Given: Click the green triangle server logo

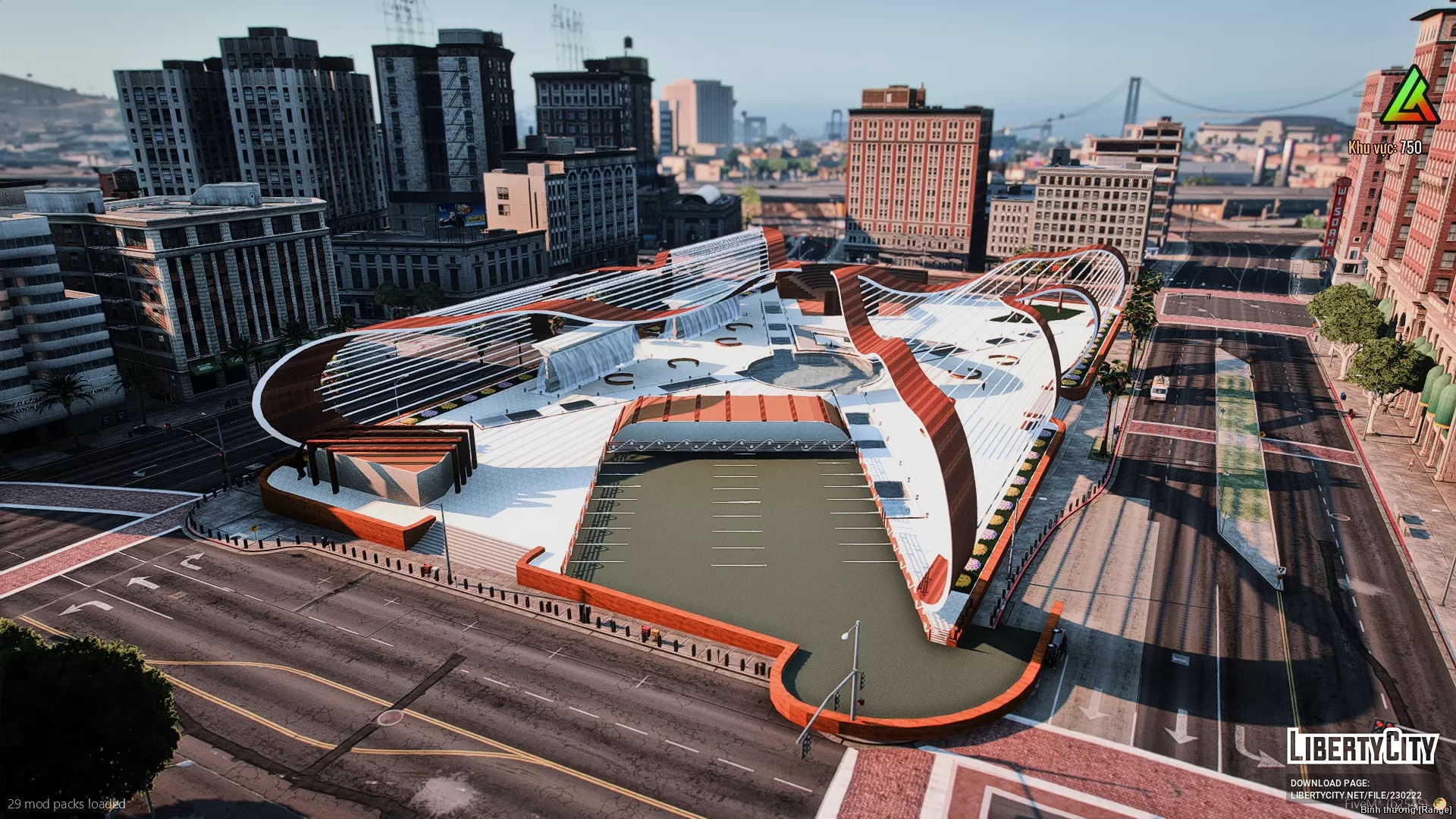Looking at the screenshot, I should tap(1410, 96).
